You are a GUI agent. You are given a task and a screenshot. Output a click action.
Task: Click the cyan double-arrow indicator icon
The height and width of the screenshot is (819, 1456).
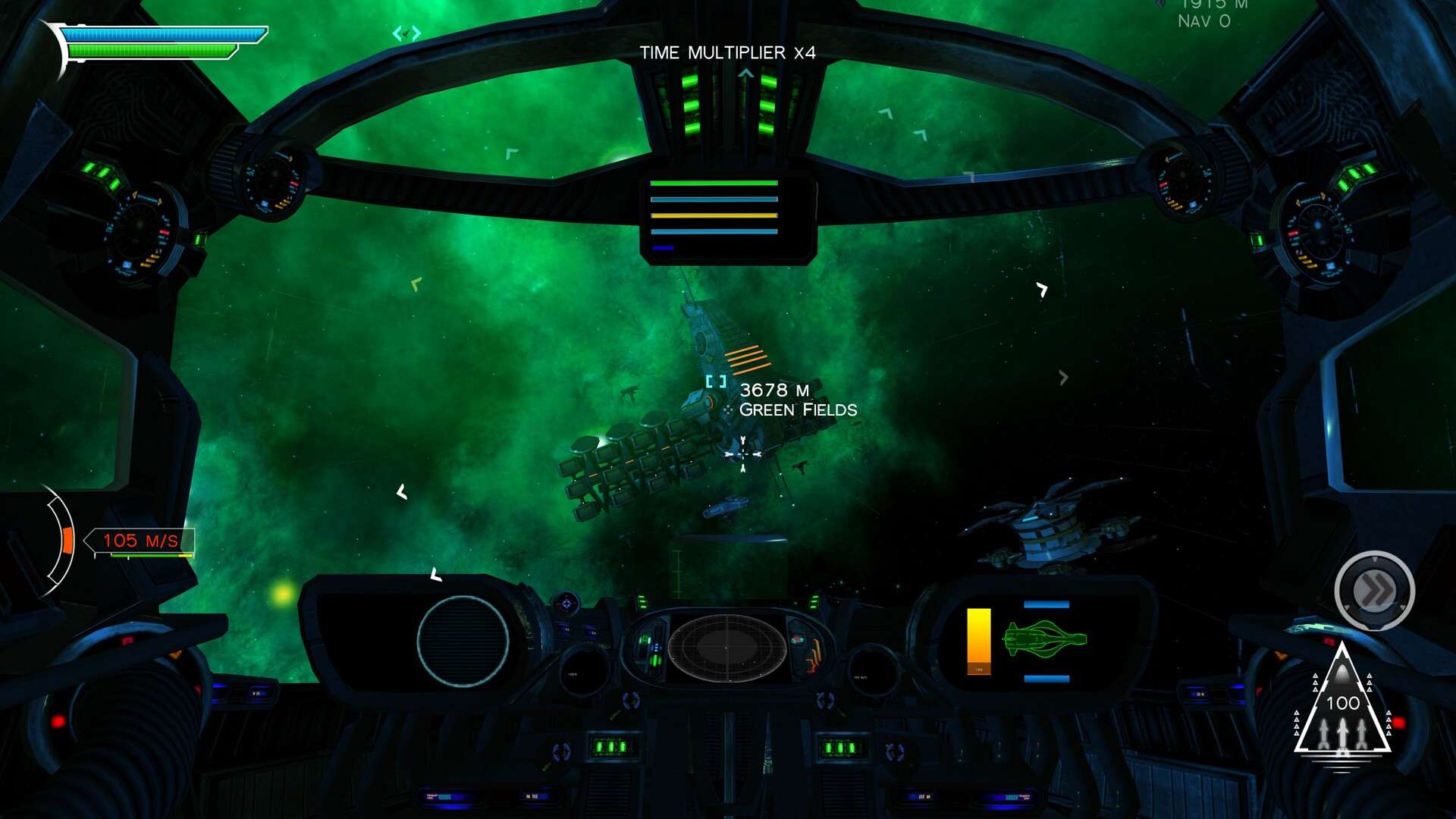(x=406, y=33)
